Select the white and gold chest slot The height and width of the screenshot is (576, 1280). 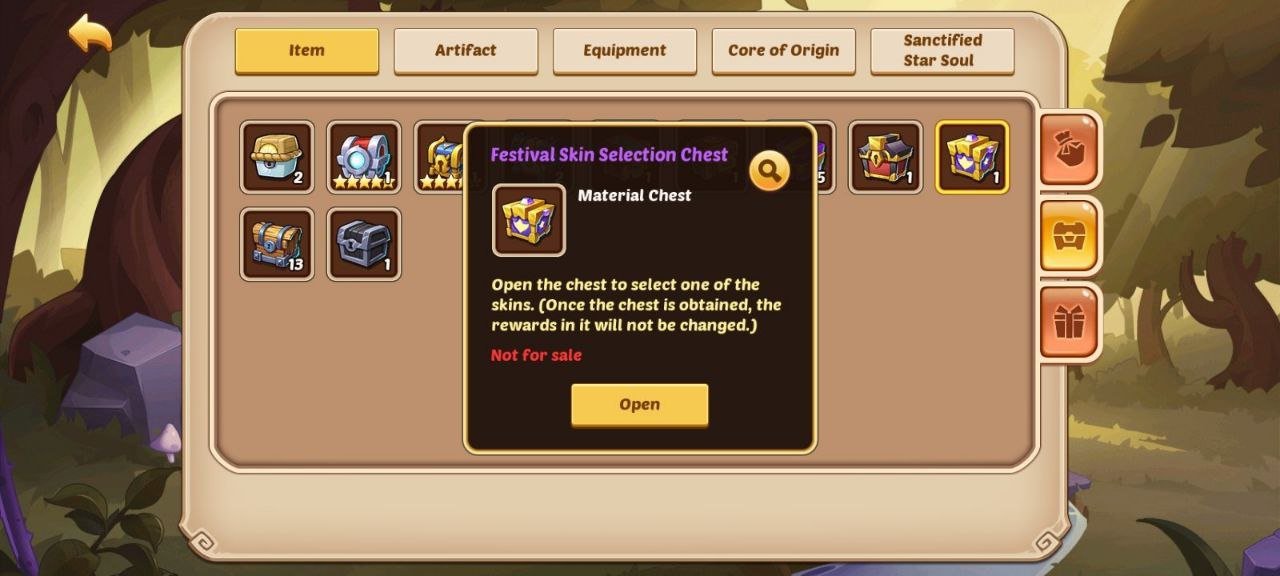click(x=277, y=157)
